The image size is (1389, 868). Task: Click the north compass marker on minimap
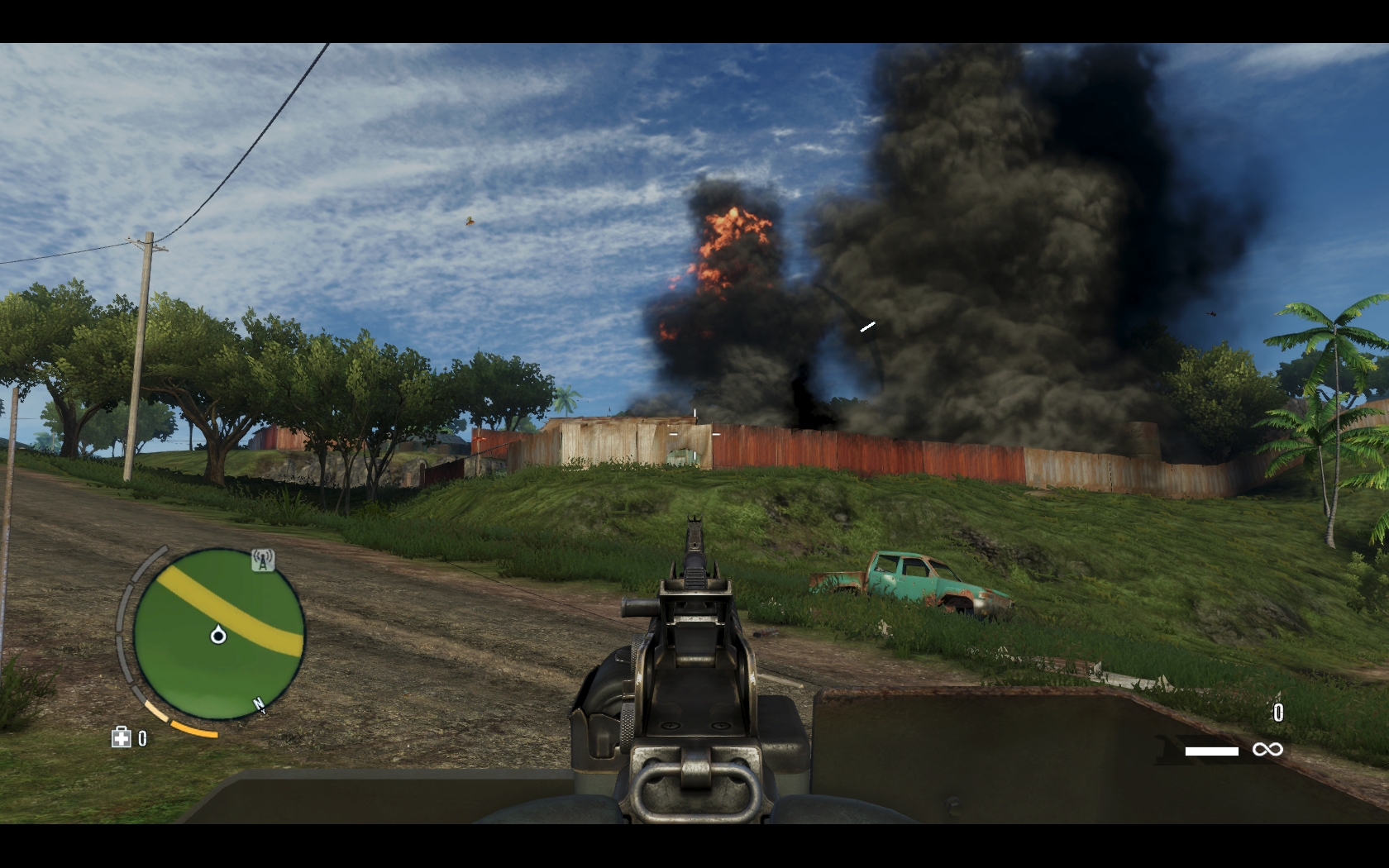point(259,705)
